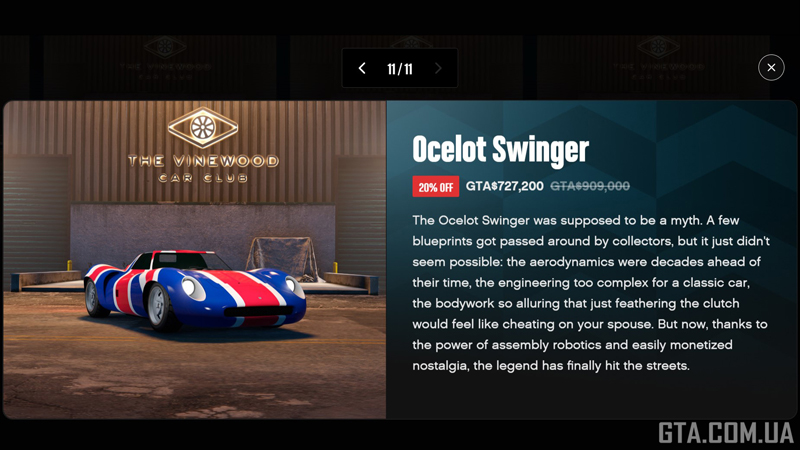Image resolution: width=800 pixels, height=450 pixels.
Task: Advance with the right arrow button
Action: point(438,69)
